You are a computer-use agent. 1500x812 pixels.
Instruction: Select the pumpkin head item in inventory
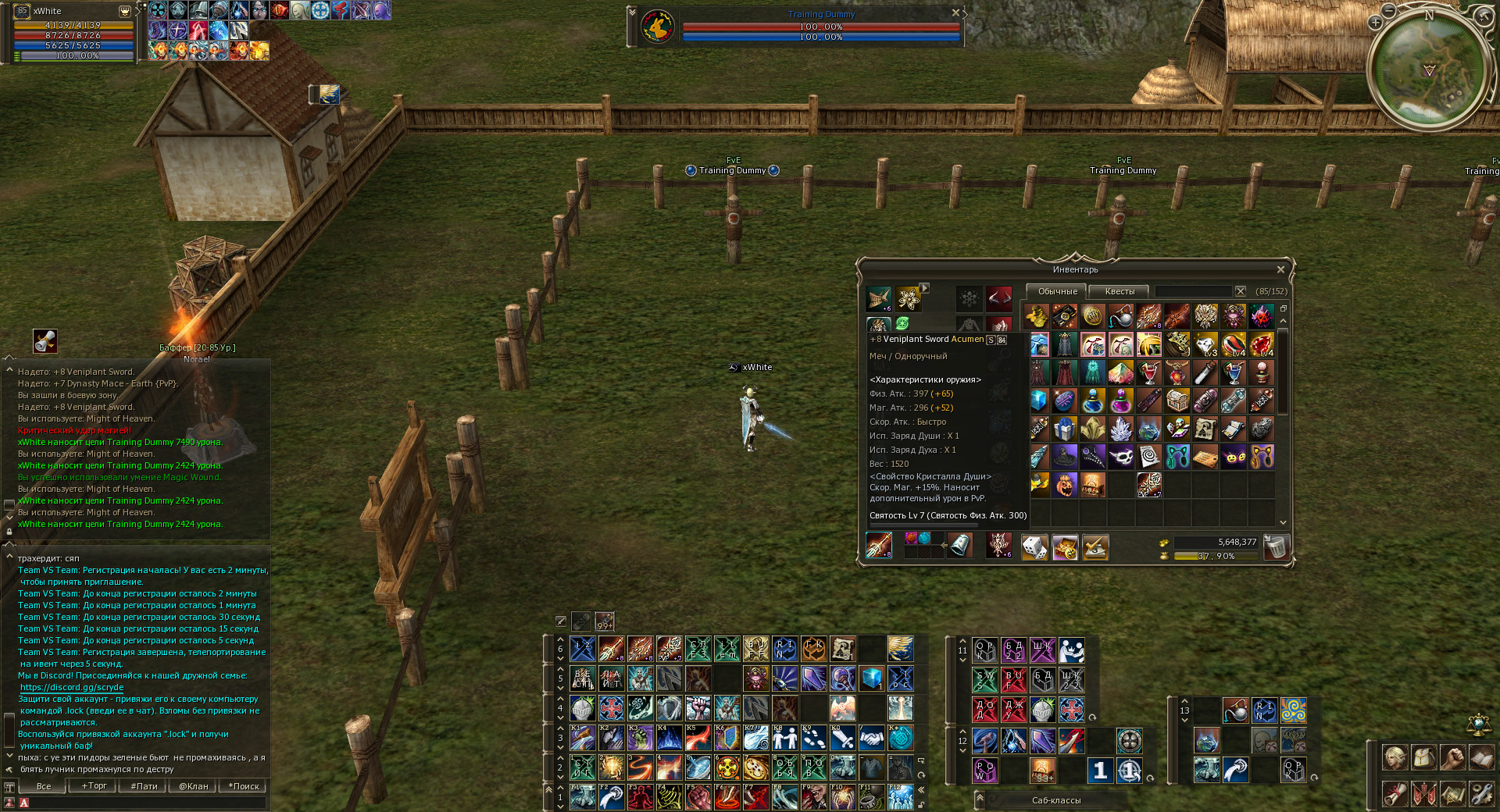pos(1065,485)
